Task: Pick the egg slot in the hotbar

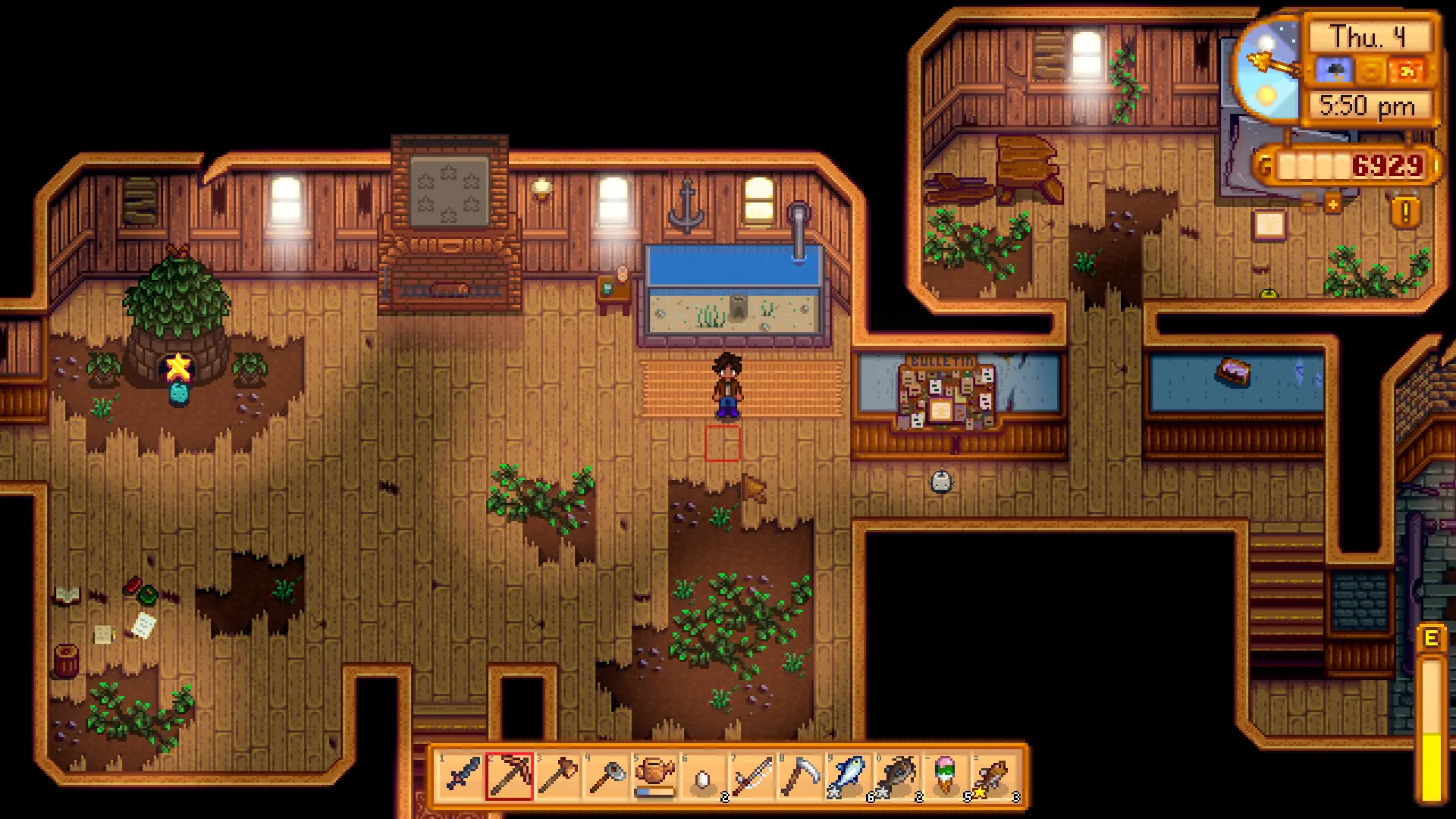Action: 704,777
